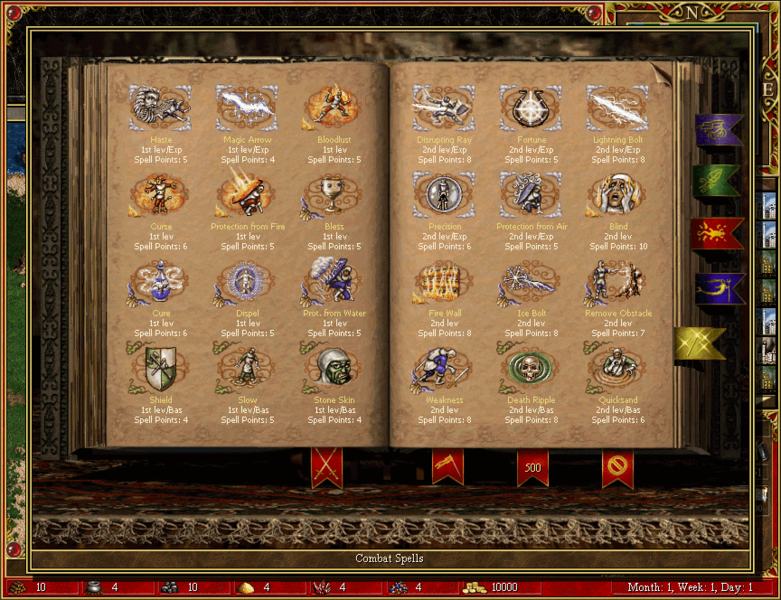Viewport: 781px width, 600px height.
Task: Select the Ice Bolt spell
Action: pyautogui.click(x=530, y=283)
